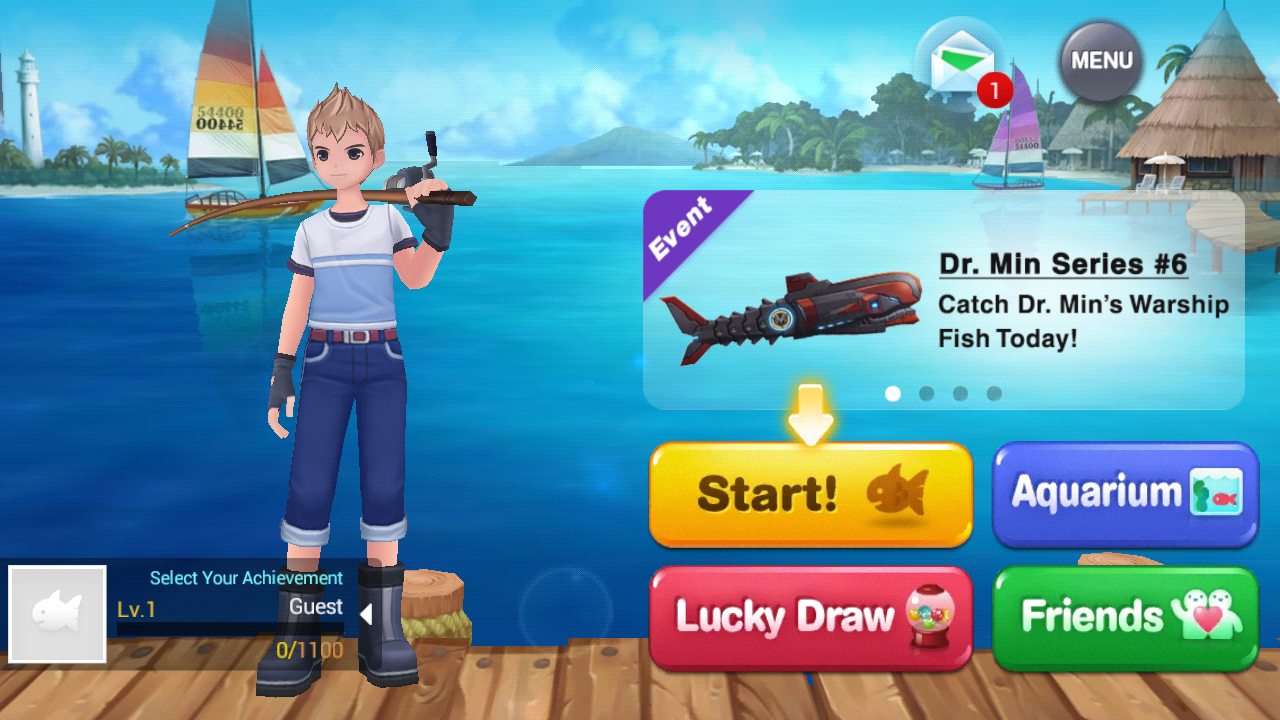
Task: Jump to the last event banner dot
Action: point(994,394)
